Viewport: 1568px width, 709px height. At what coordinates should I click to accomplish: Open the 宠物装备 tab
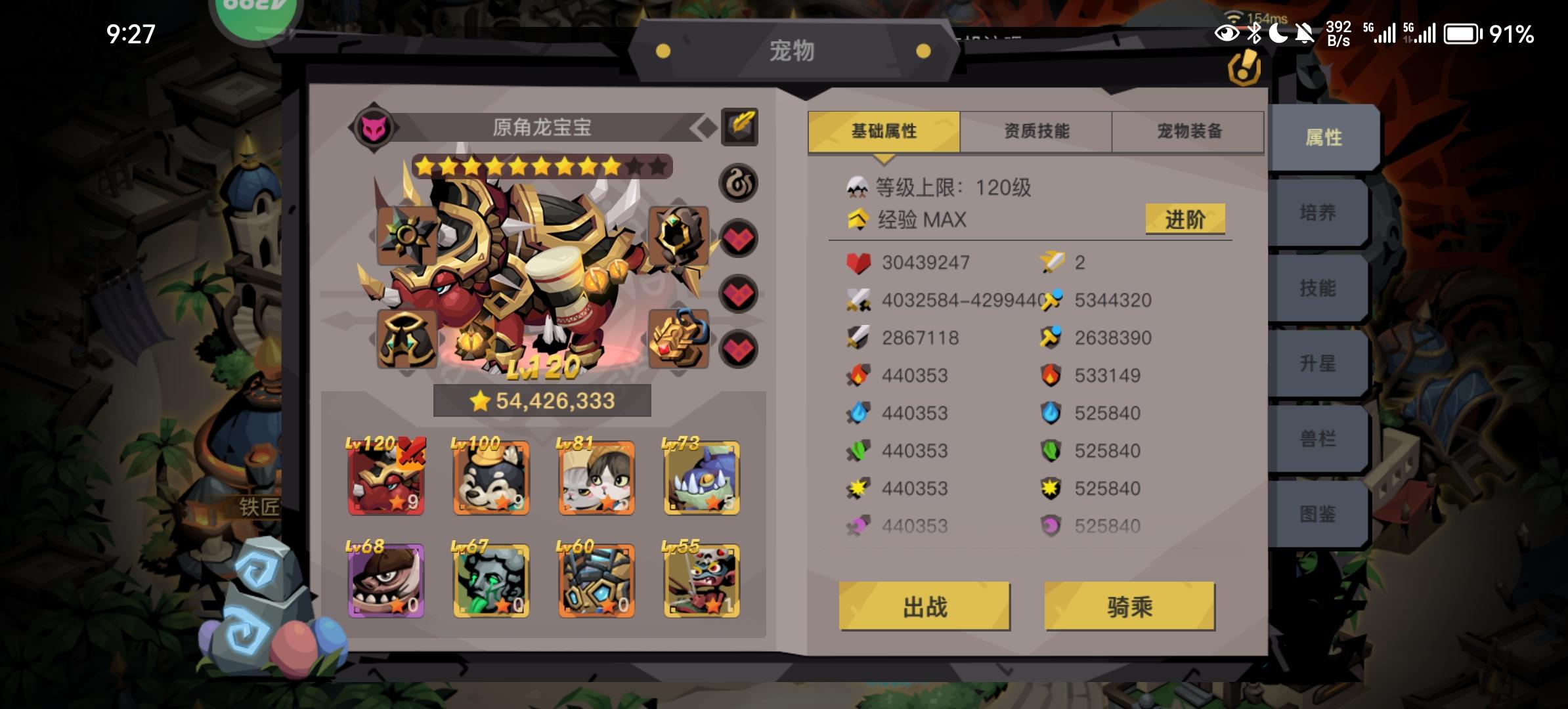(x=1188, y=131)
